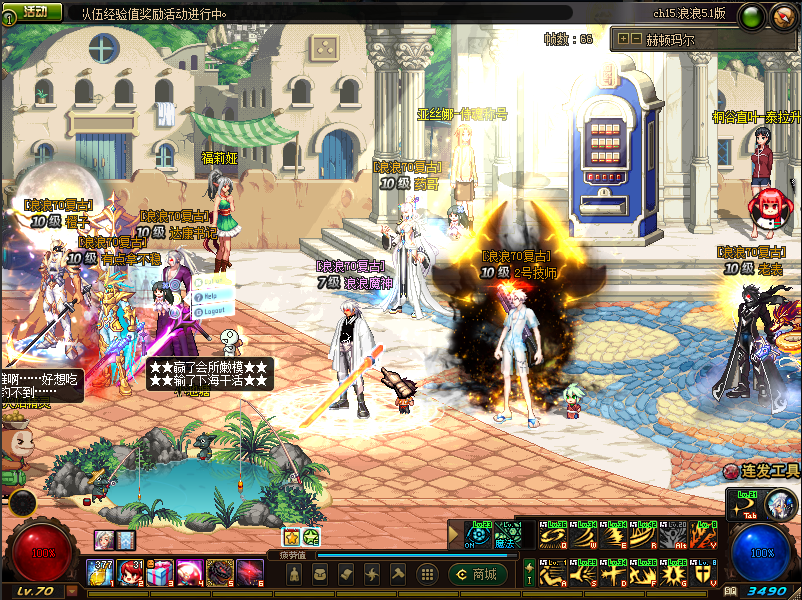Viewport: 802px width, 600px height.
Task: Open the character silhouette menu icon
Action: click(295, 574)
